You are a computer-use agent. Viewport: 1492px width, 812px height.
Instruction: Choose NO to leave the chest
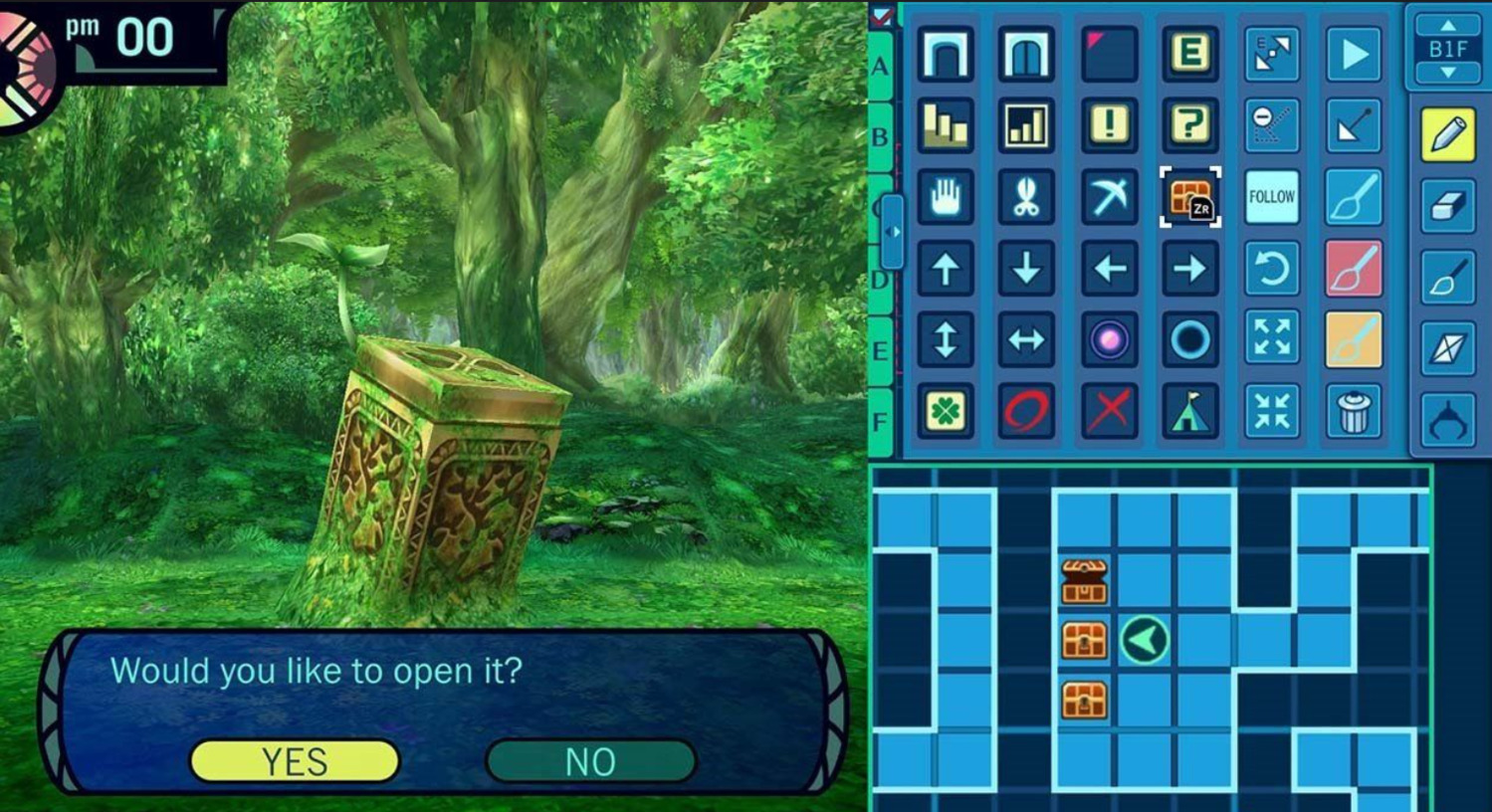tap(590, 761)
